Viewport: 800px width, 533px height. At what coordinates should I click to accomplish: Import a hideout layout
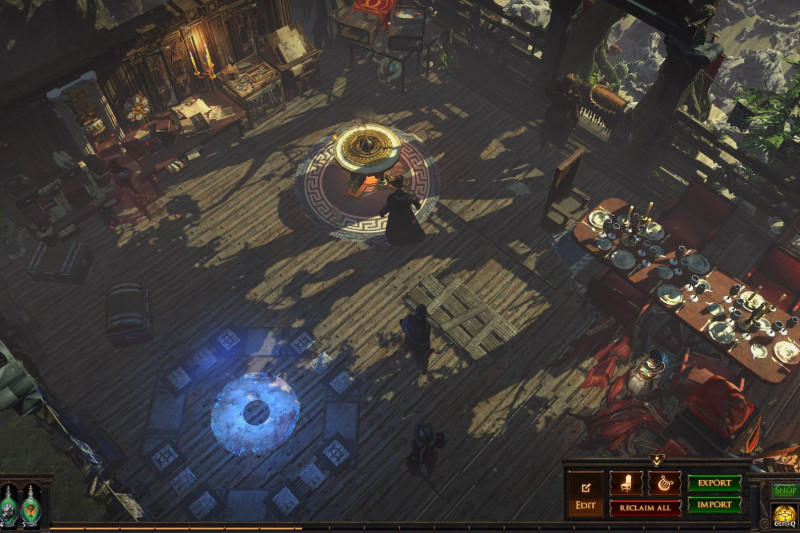click(x=714, y=505)
